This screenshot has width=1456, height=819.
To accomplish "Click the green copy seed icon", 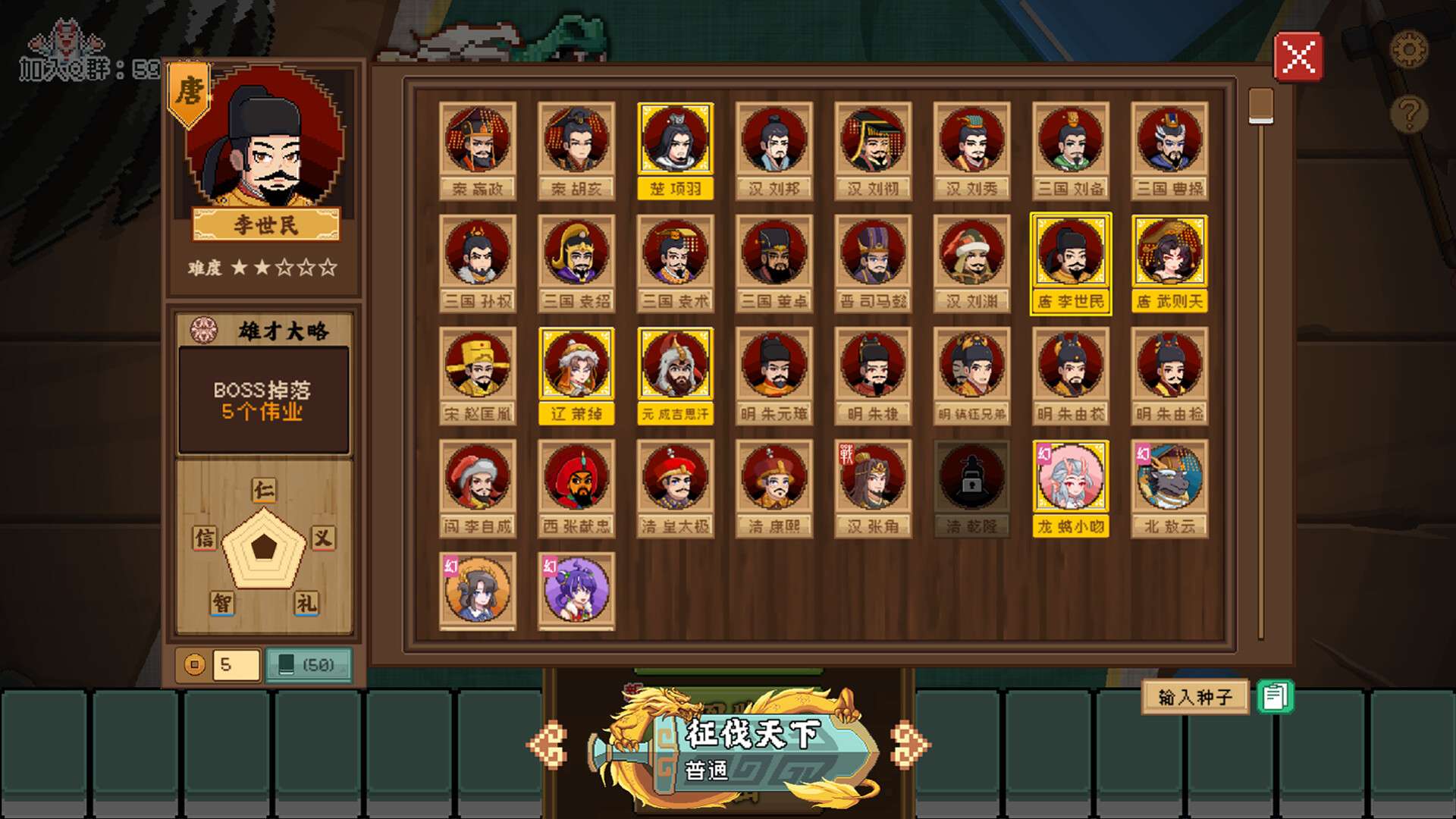I will pos(1275,696).
